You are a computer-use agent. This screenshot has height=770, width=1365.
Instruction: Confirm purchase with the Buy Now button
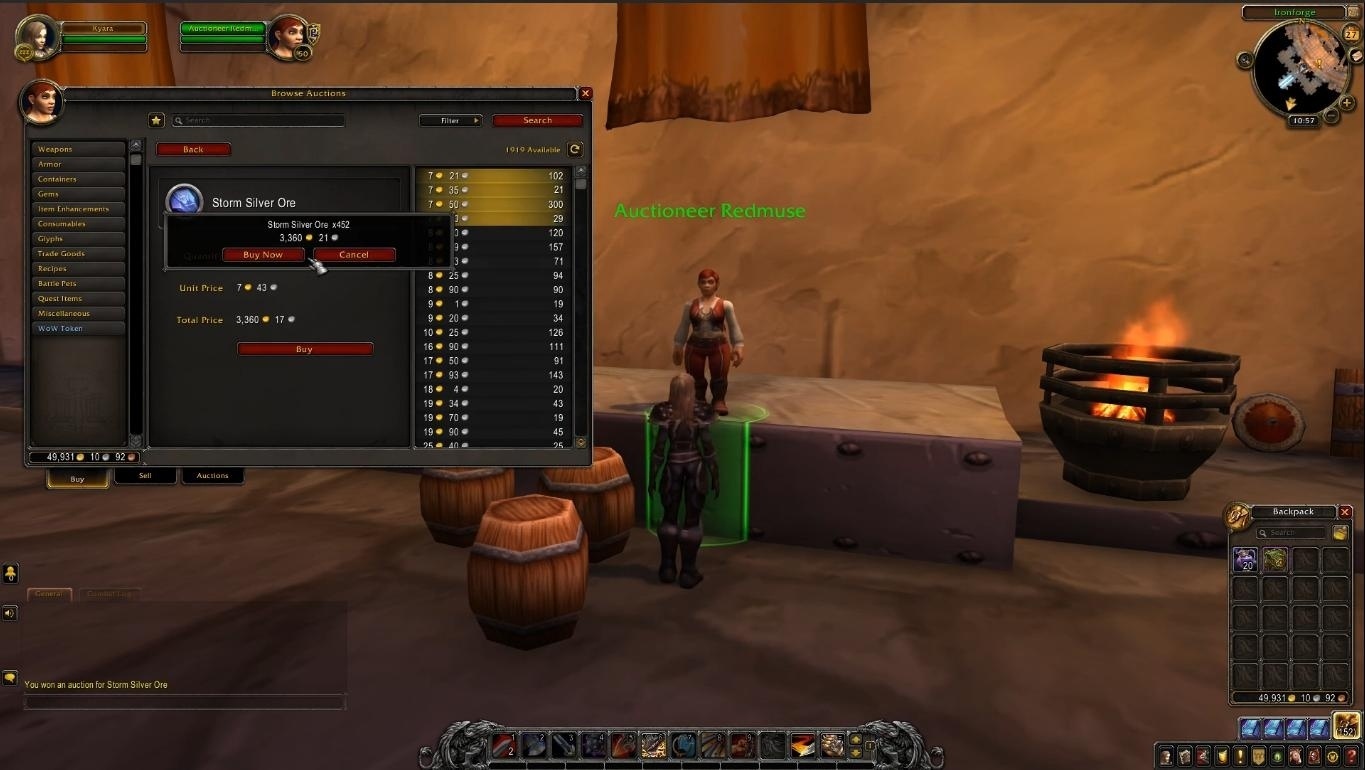click(263, 255)
